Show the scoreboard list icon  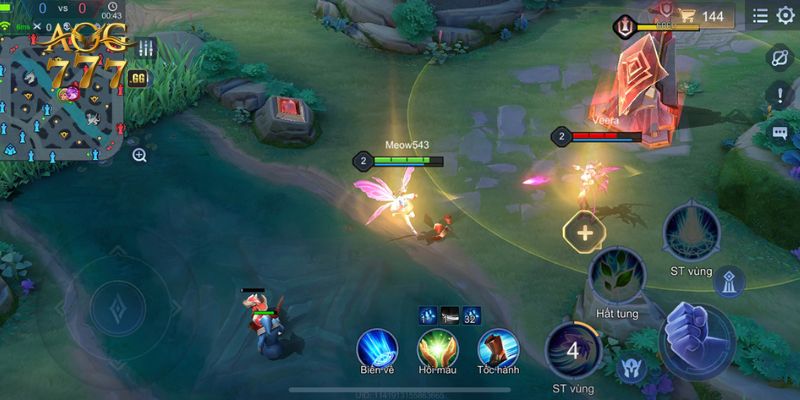tap(760, 16)
